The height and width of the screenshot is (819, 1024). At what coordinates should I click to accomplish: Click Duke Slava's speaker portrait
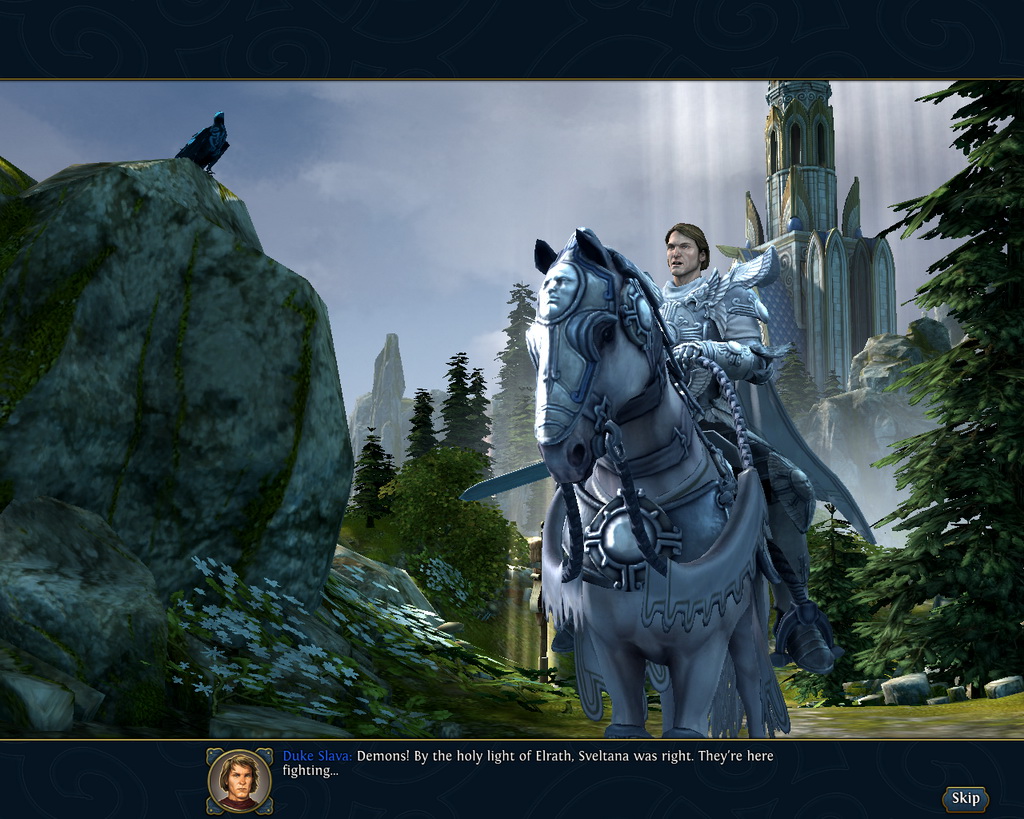240,780
